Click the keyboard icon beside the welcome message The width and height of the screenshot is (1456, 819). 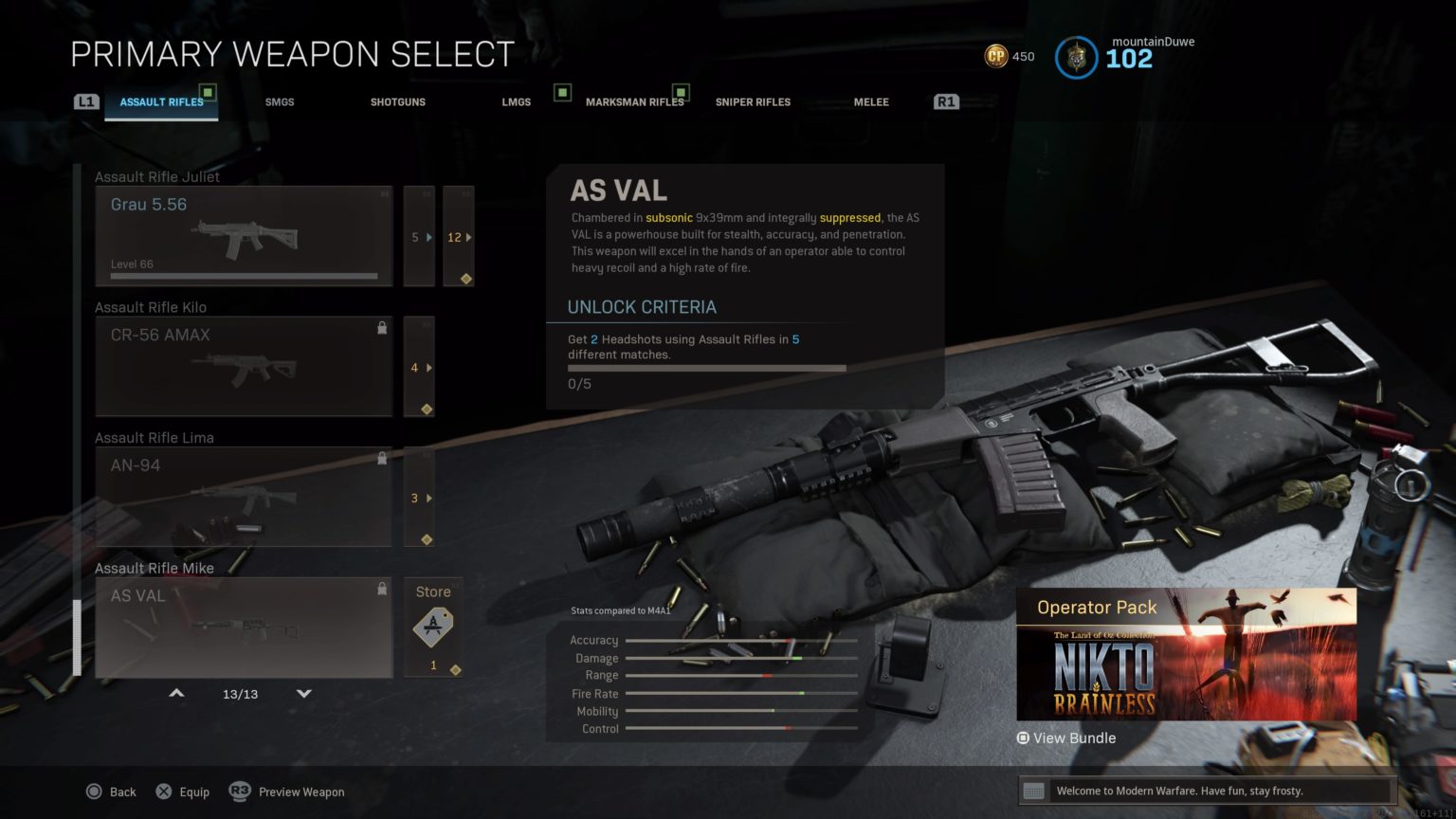coord(1032,790)
